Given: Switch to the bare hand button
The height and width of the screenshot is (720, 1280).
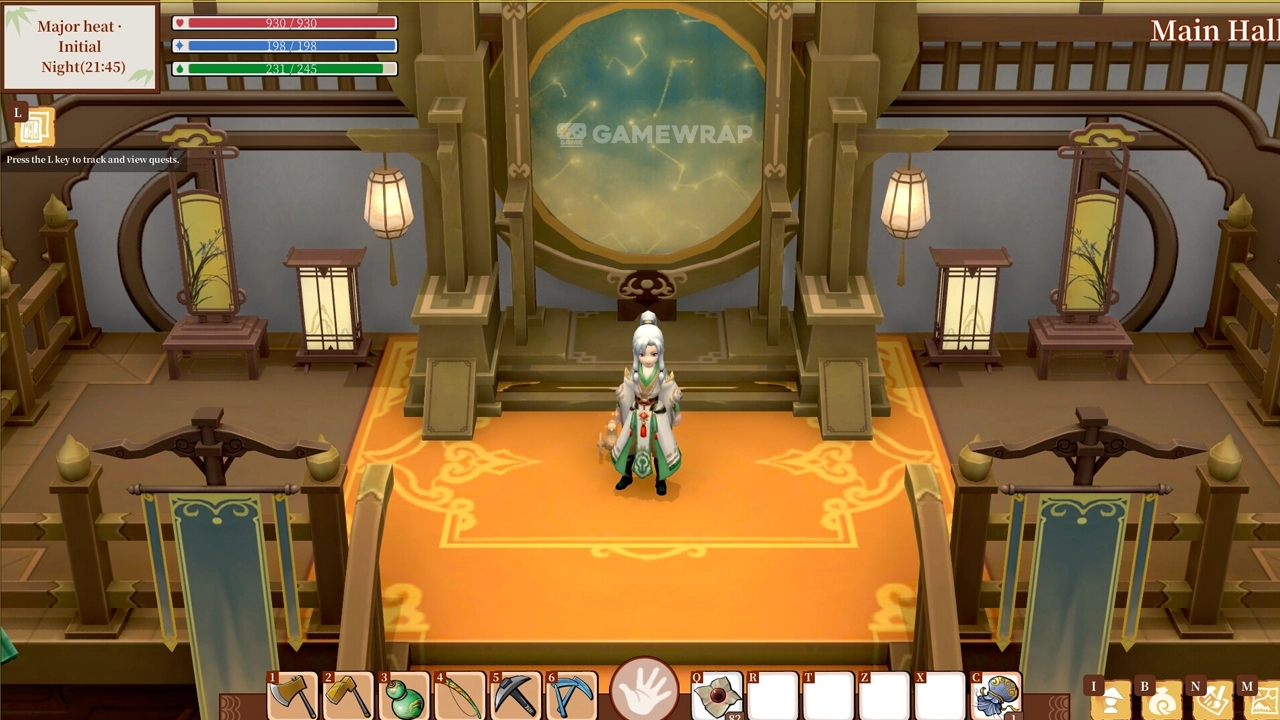Looking at the screenshot, I should pyautogui.click(x=644, y=692).
